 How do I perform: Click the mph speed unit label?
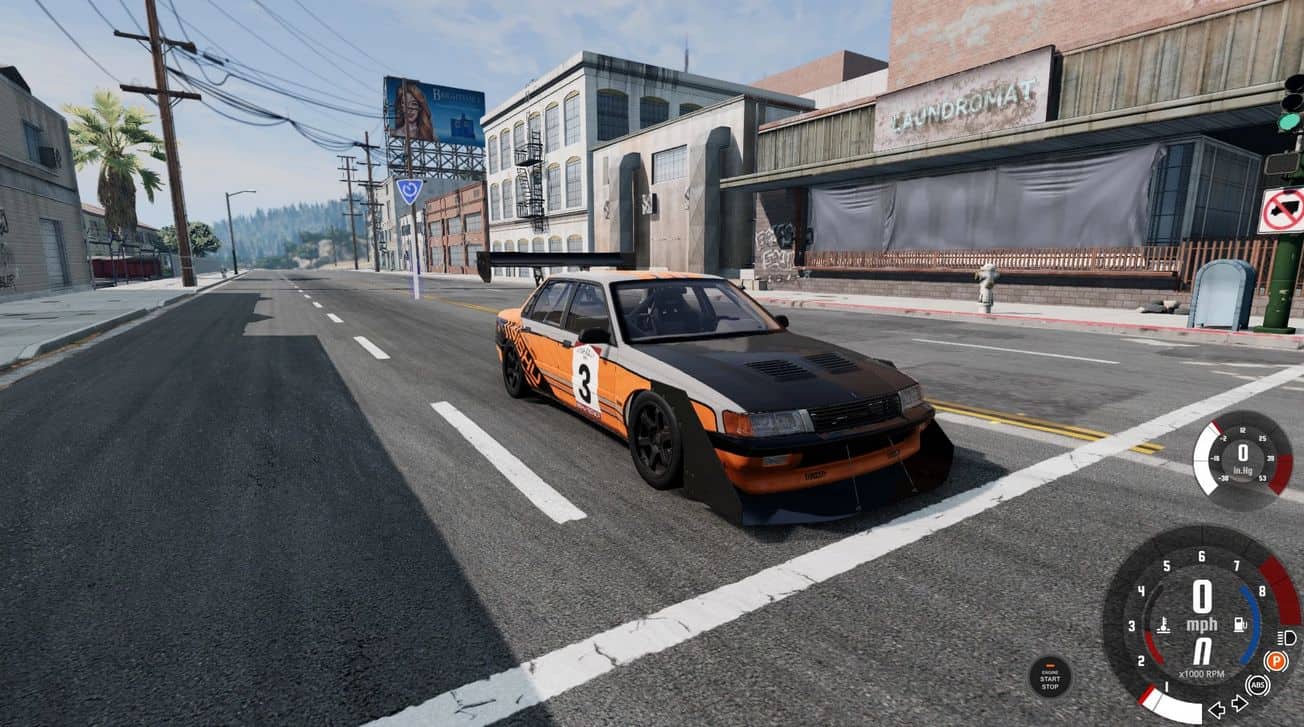tap(1201, 625)
